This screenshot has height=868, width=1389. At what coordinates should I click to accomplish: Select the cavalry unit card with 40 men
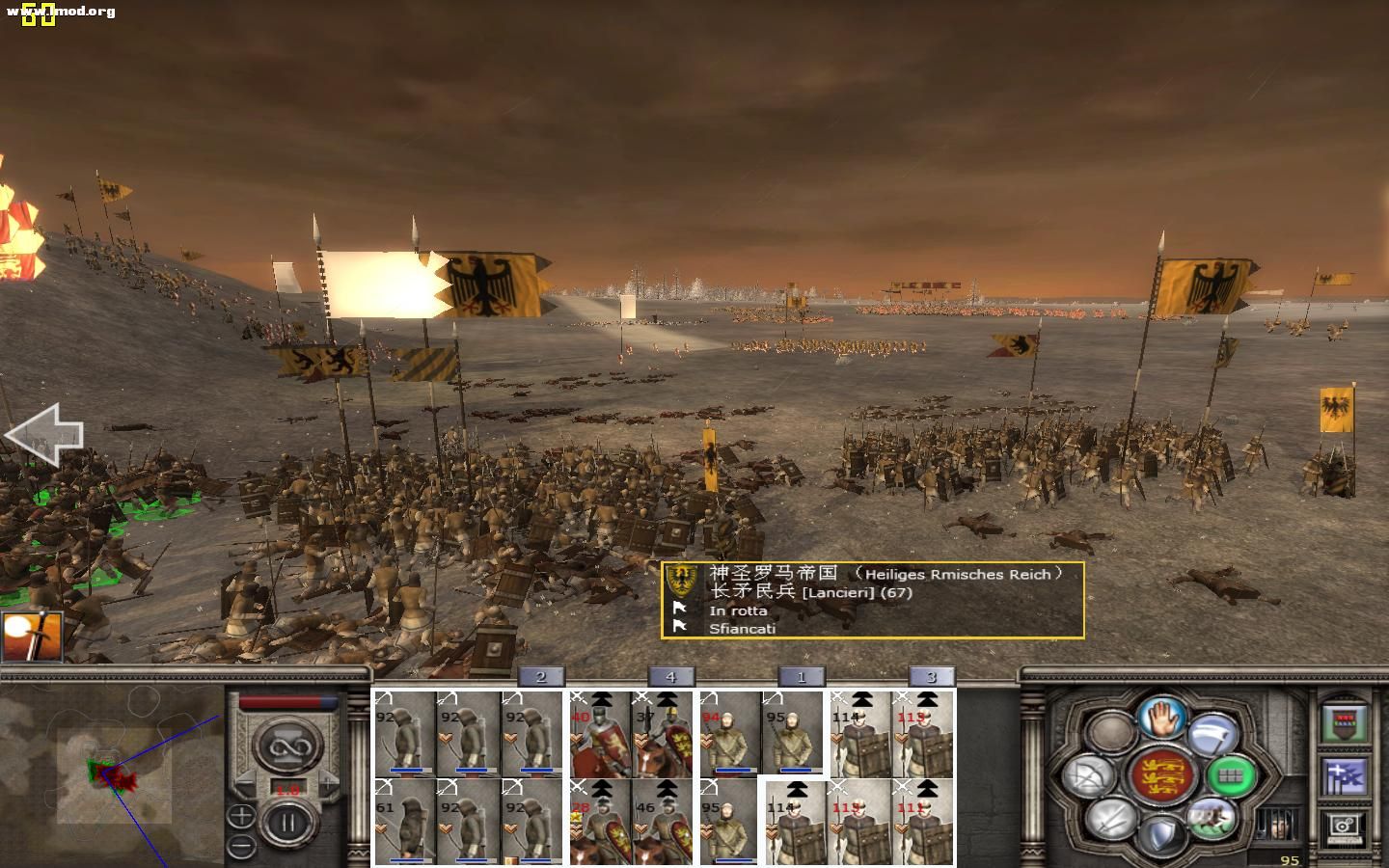pos(600,734)
